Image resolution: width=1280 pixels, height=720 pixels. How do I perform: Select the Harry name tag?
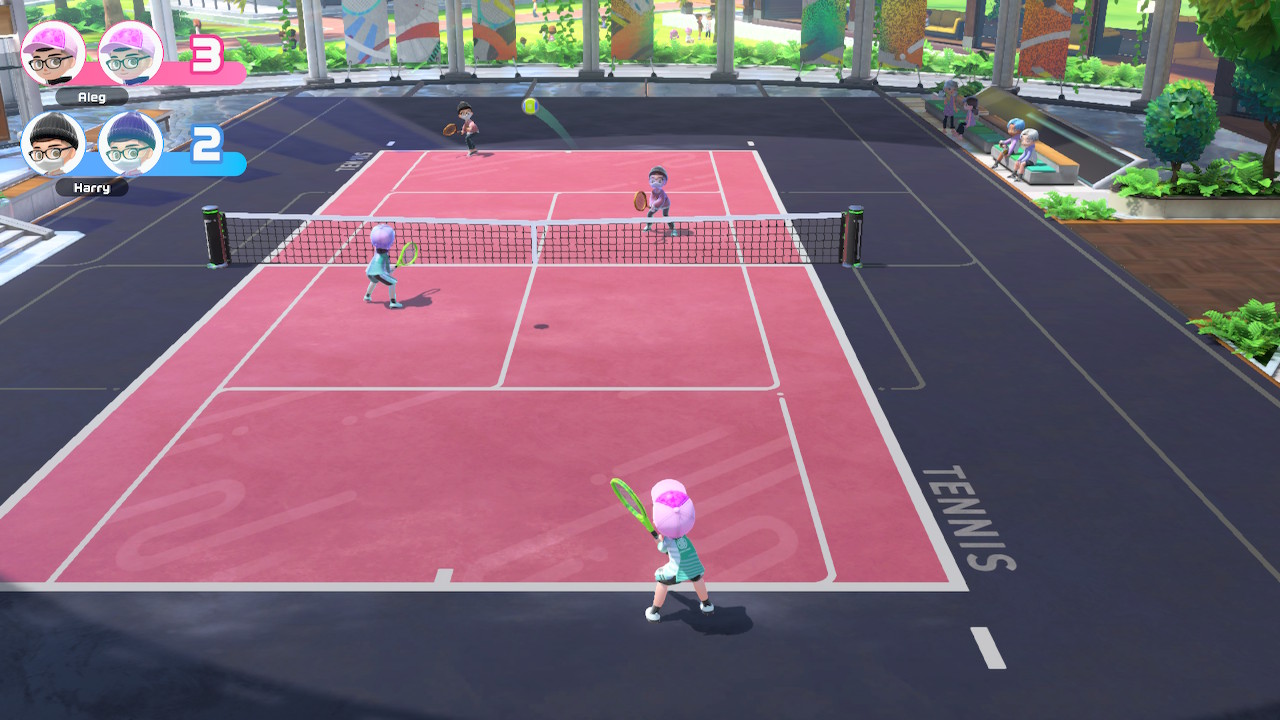[91, 187]
